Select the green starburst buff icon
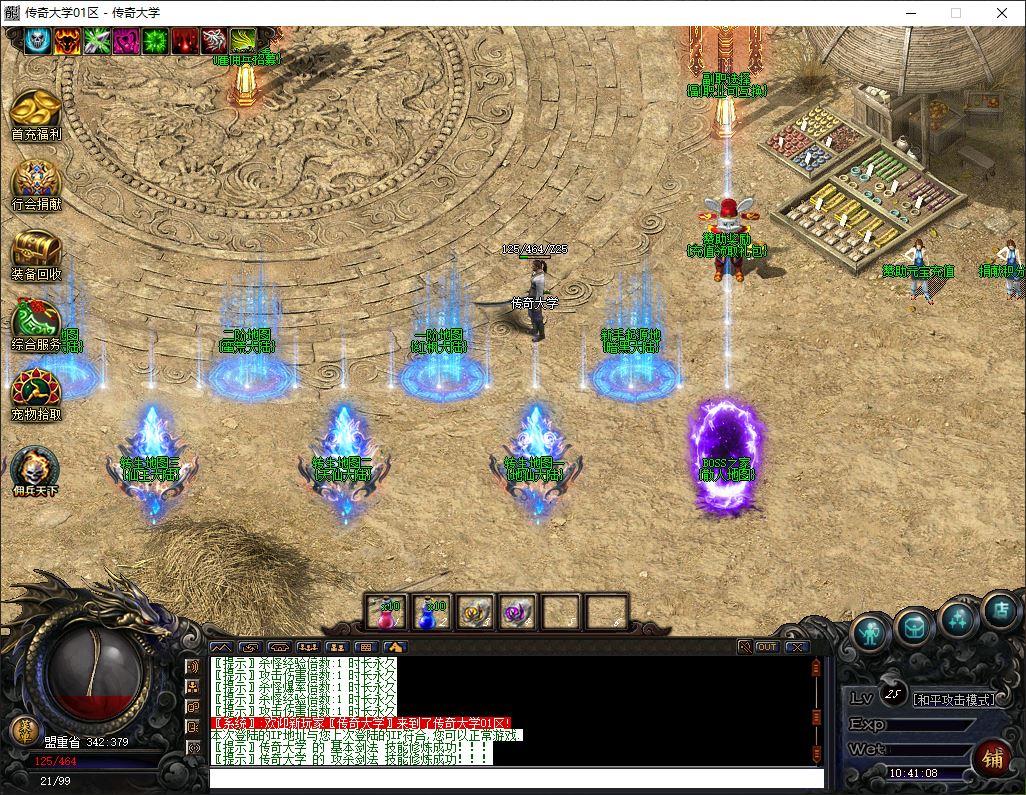 click(x=156, y=41)
